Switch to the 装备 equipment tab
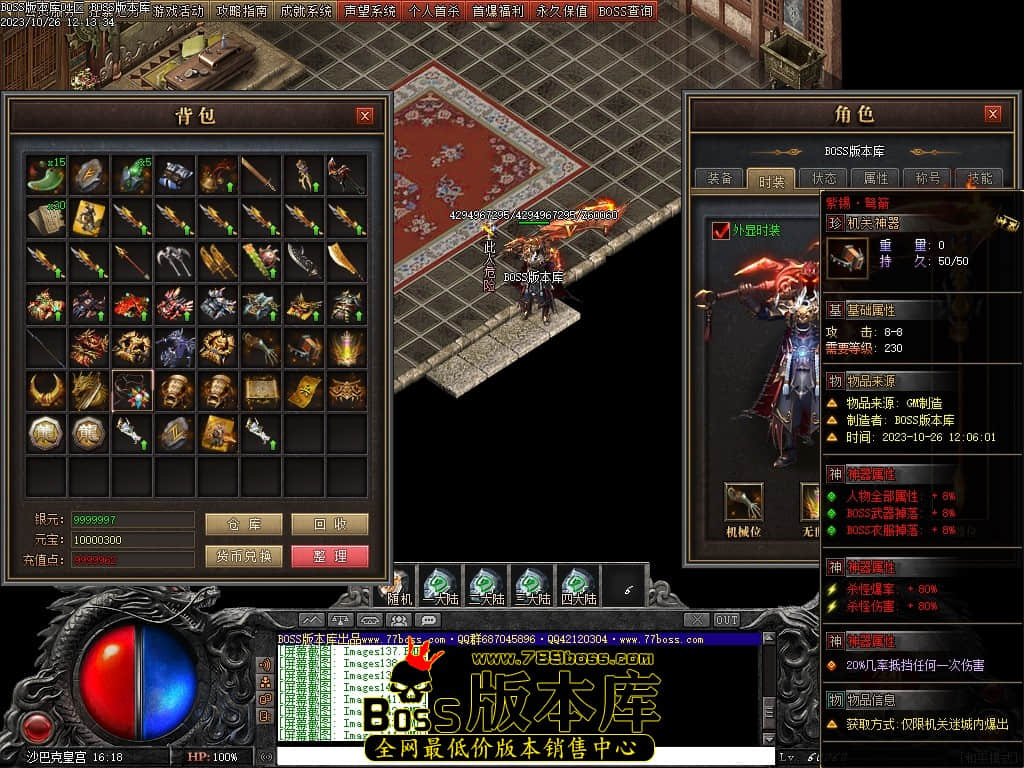 (x=719, y=179)
